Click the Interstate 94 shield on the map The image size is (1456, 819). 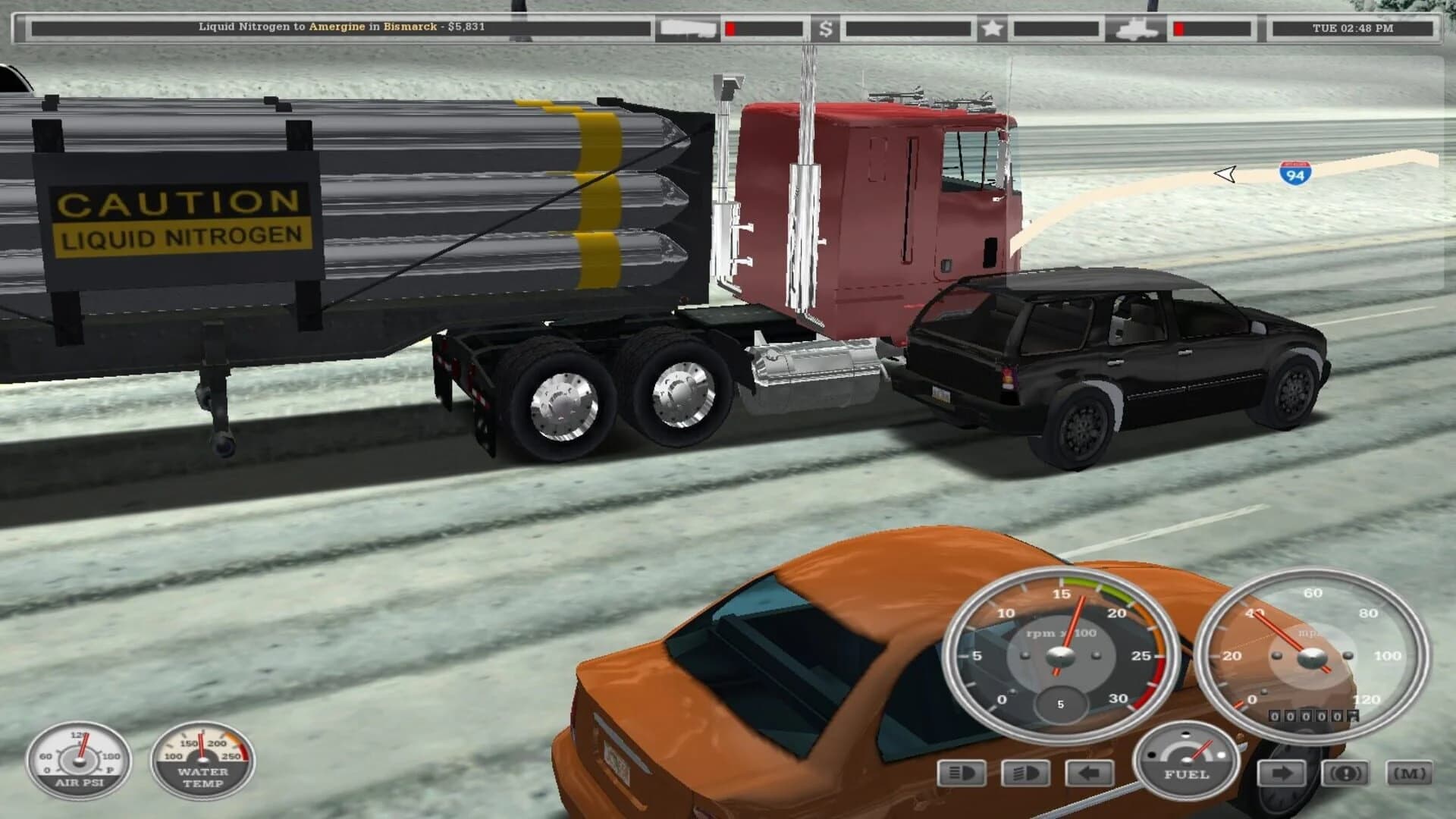tap(1294, 172)
